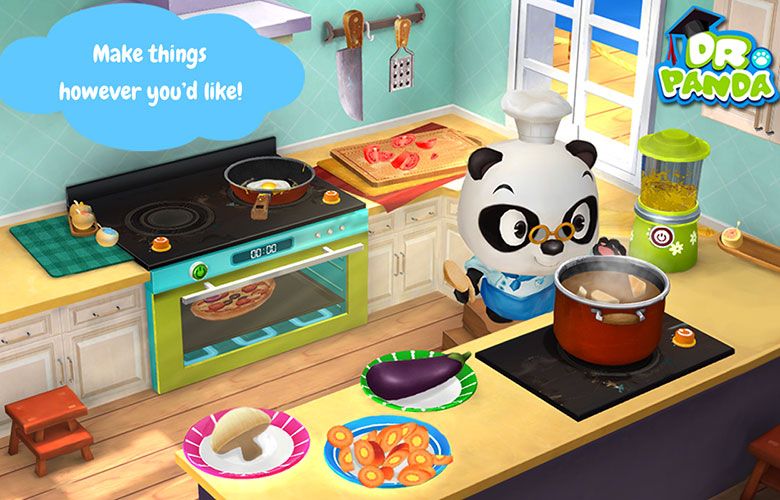Pick the mushroom on the pink plate
The width and height of the screenshot is (780, 500).
click(x=239, y=432)
